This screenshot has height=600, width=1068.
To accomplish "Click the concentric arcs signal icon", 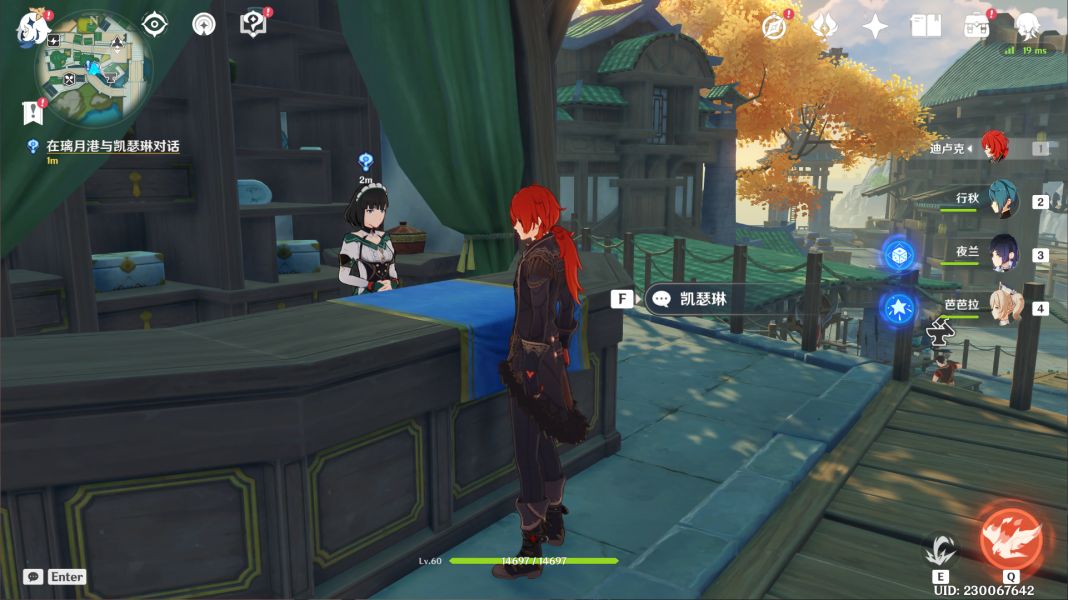I will pyautogui.click(x=204, y=25).
